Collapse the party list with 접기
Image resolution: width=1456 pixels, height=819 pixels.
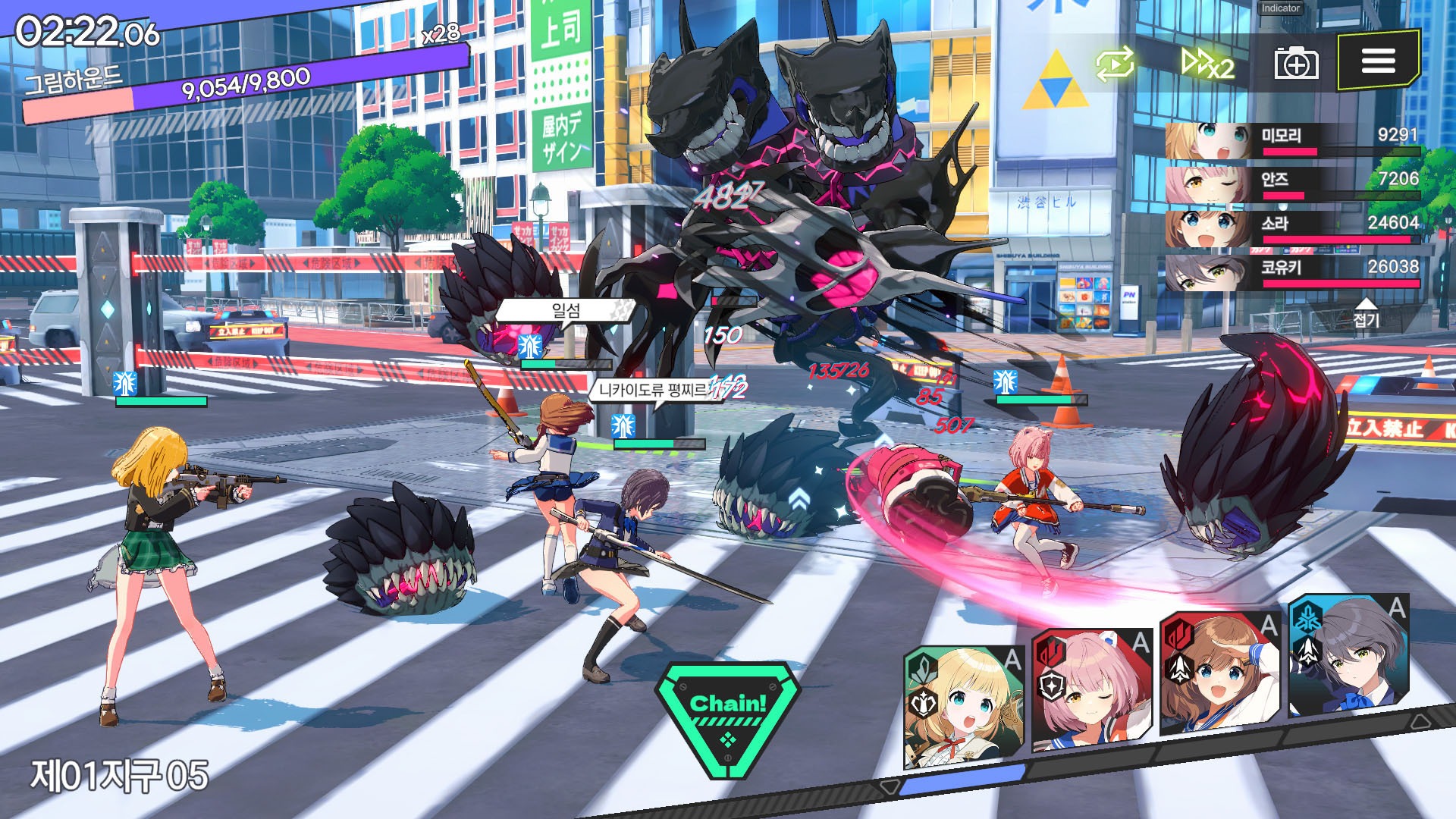(x=1366, y=315)
